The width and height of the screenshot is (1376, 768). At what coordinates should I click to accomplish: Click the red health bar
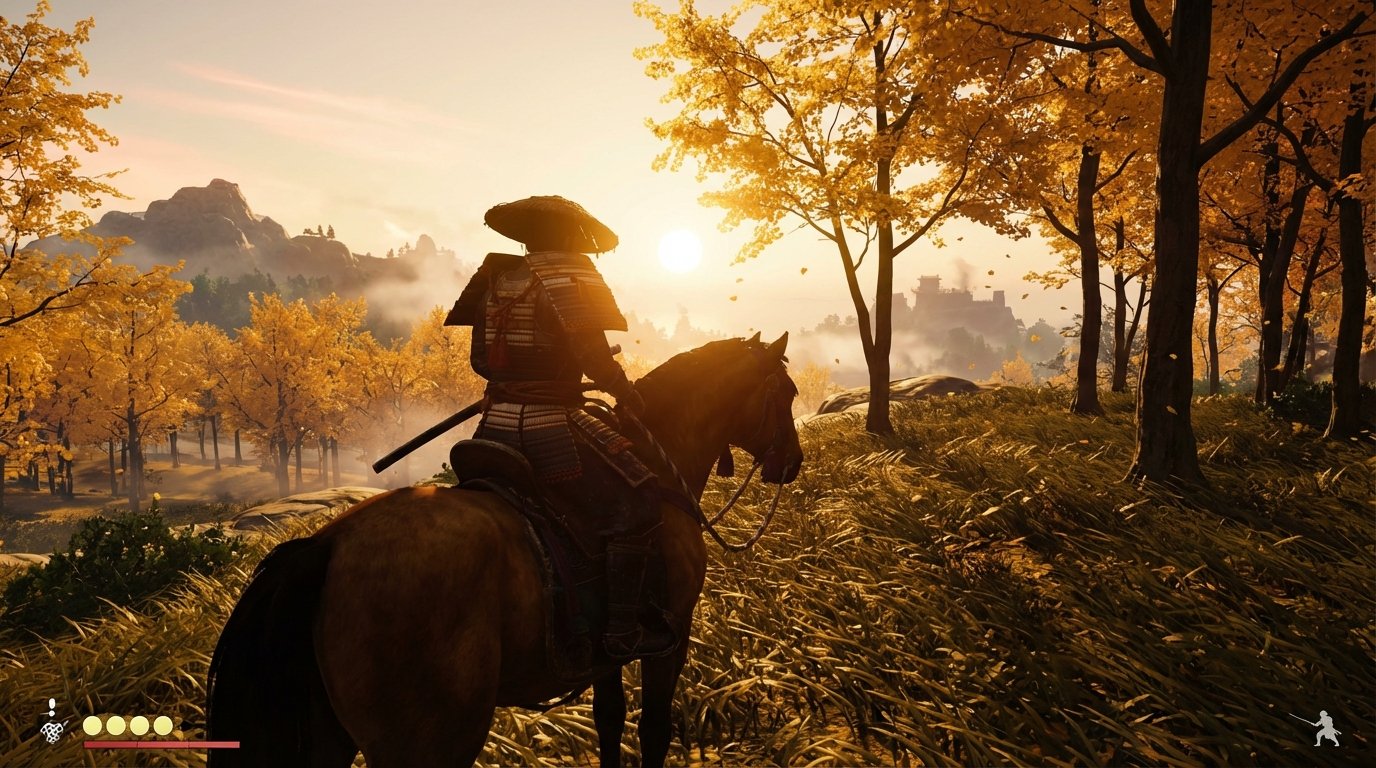click(x=160, y=744)
